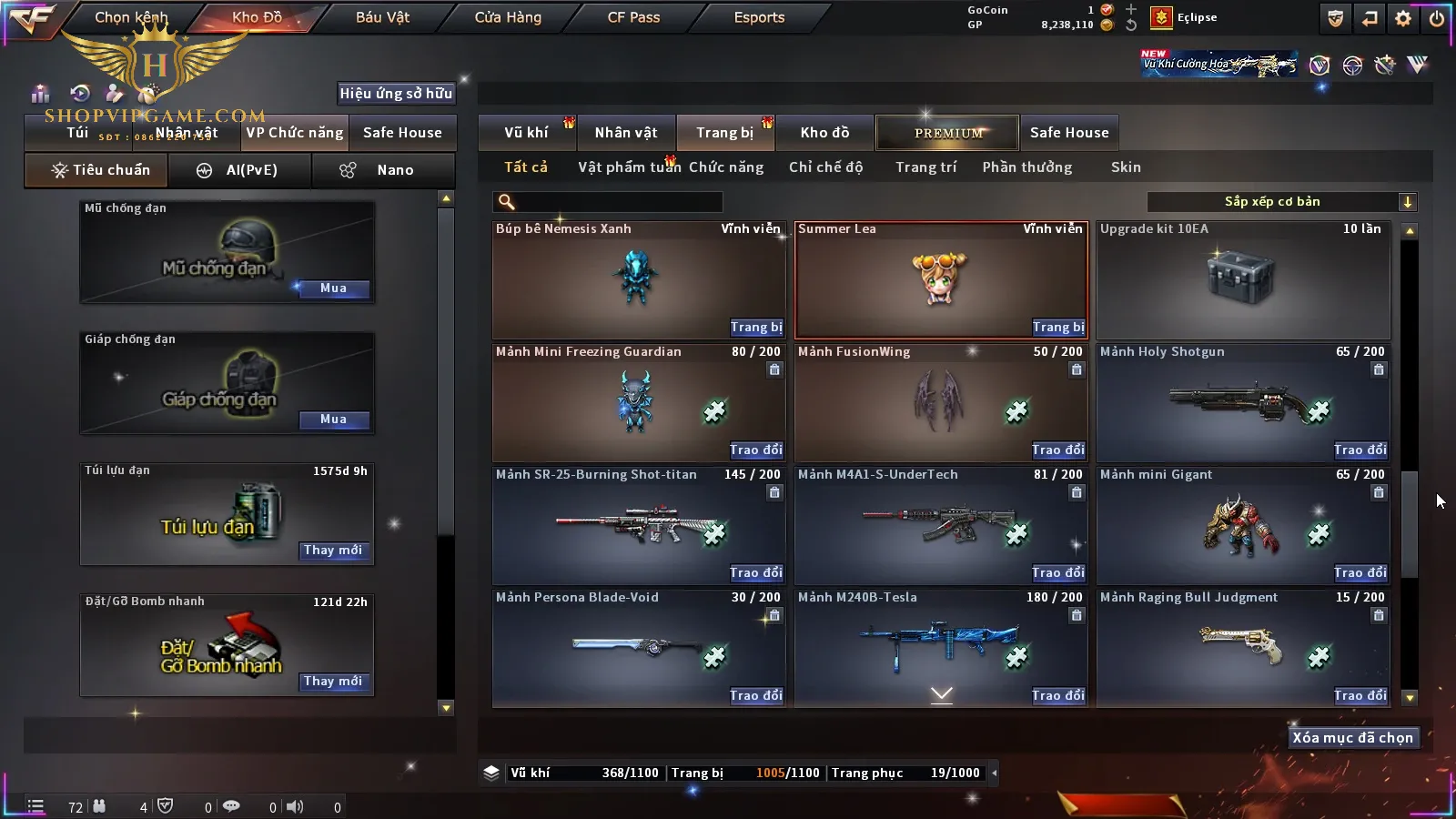Go to the CF Pass menu
1456x819 pixels.
coord(633,17)
